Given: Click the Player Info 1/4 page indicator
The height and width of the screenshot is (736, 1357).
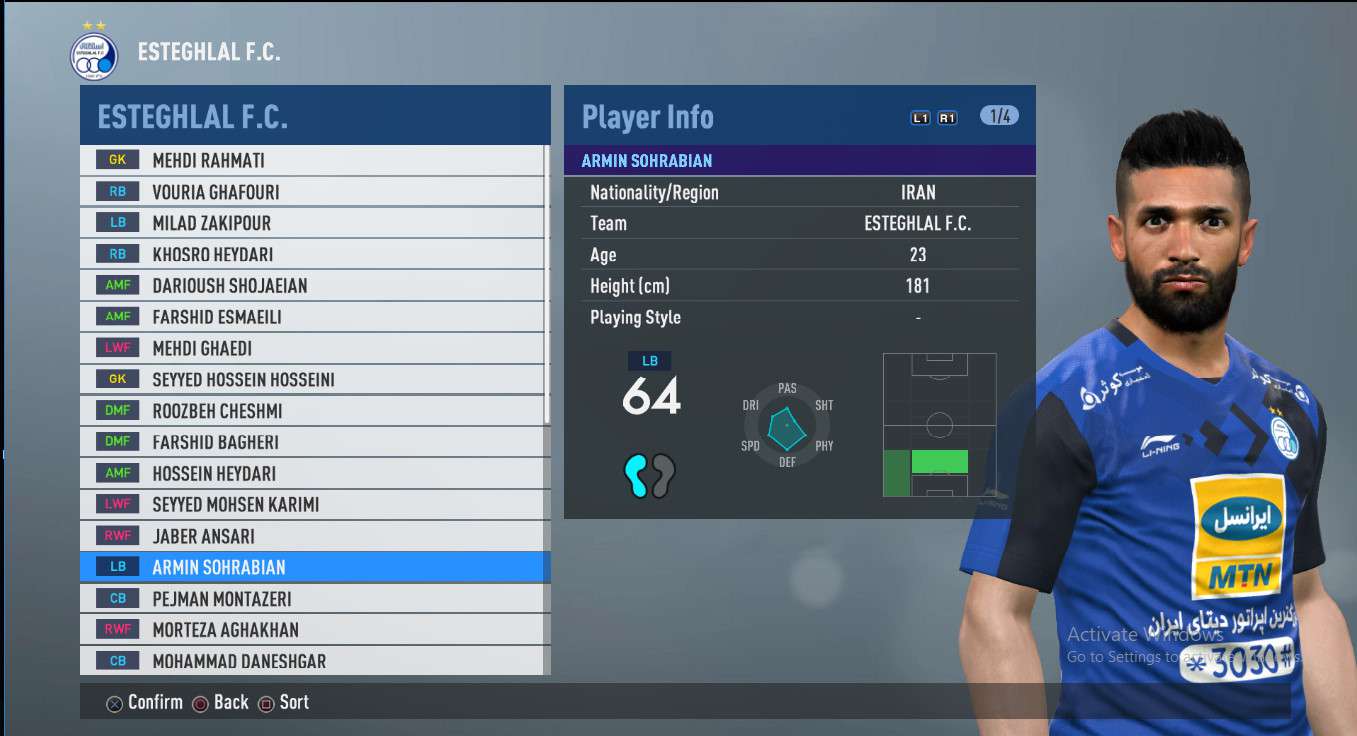Looking at the screenshot, I should point(999,116).
